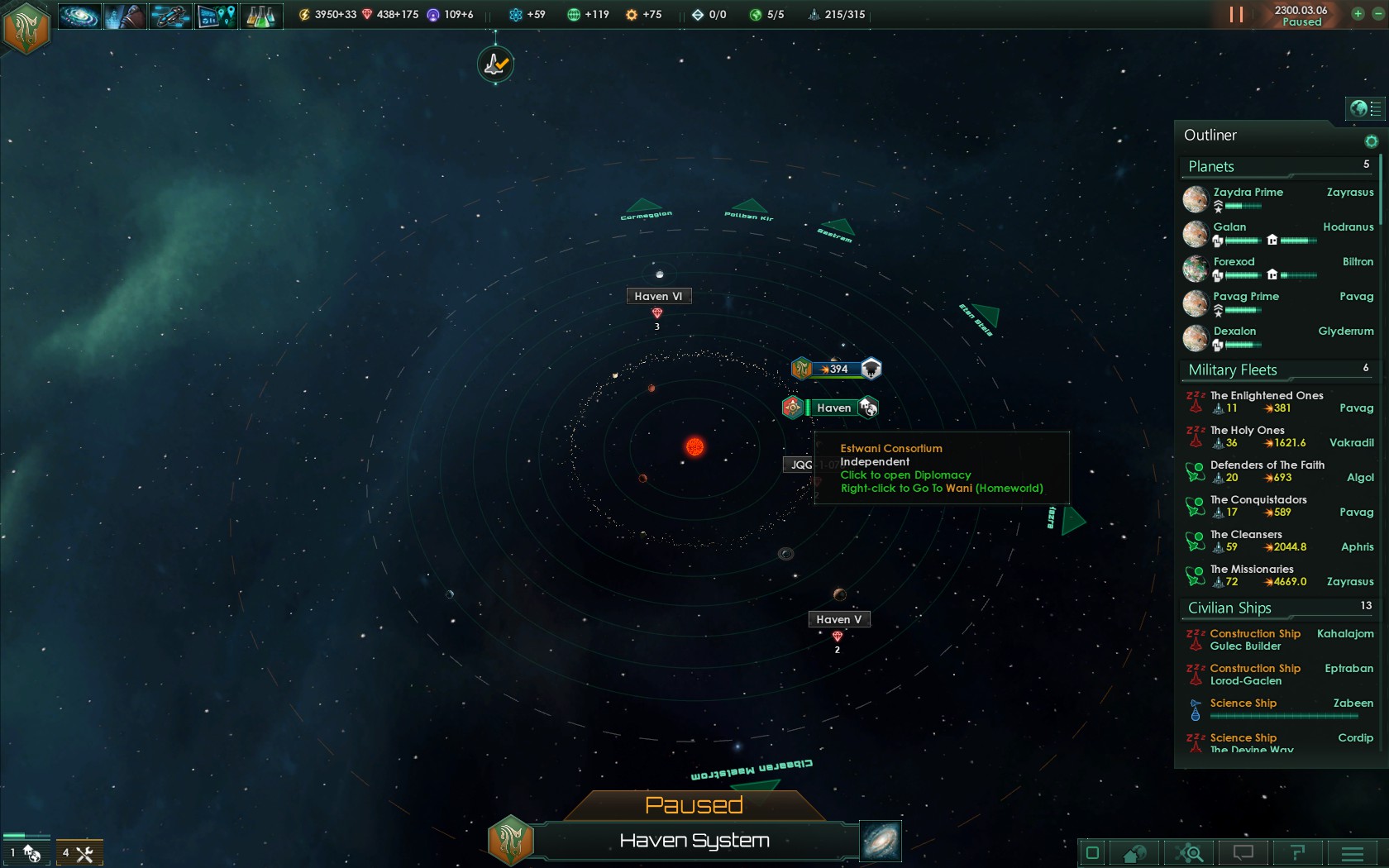The image size is (1389, 868).
Task: Increase game speed with plus button
Action: point(1358,14)
